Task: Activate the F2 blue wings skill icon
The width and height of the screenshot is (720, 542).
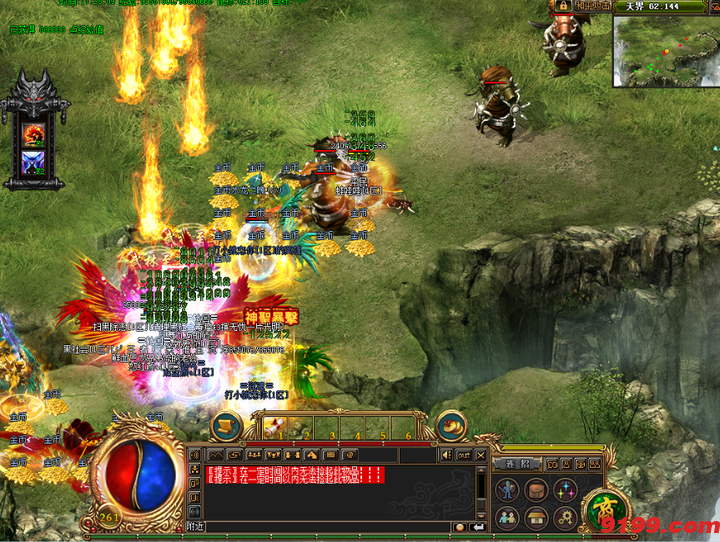Action: tap(33, 161)
